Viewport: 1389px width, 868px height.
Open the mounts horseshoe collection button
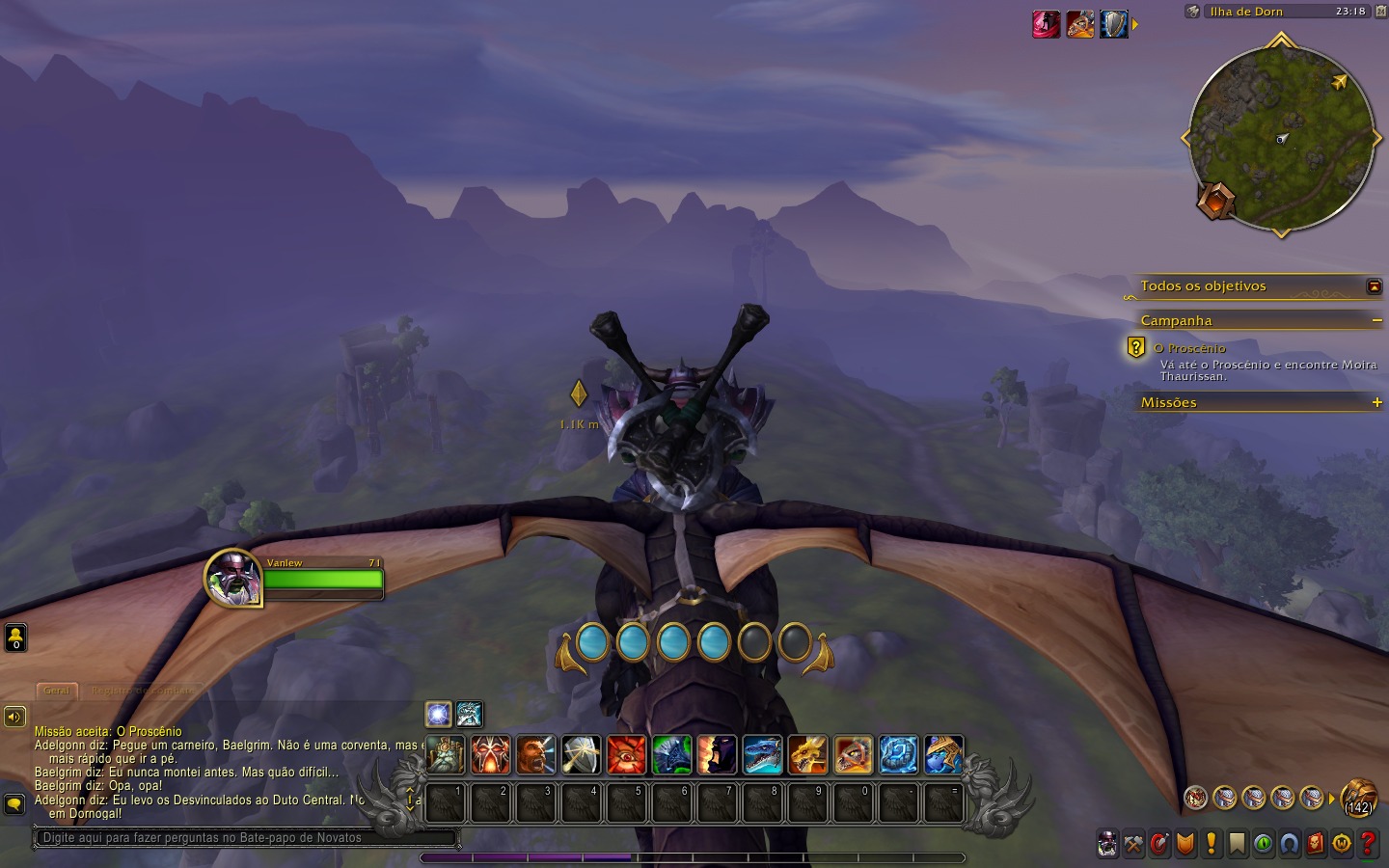tap(1290, 844)
